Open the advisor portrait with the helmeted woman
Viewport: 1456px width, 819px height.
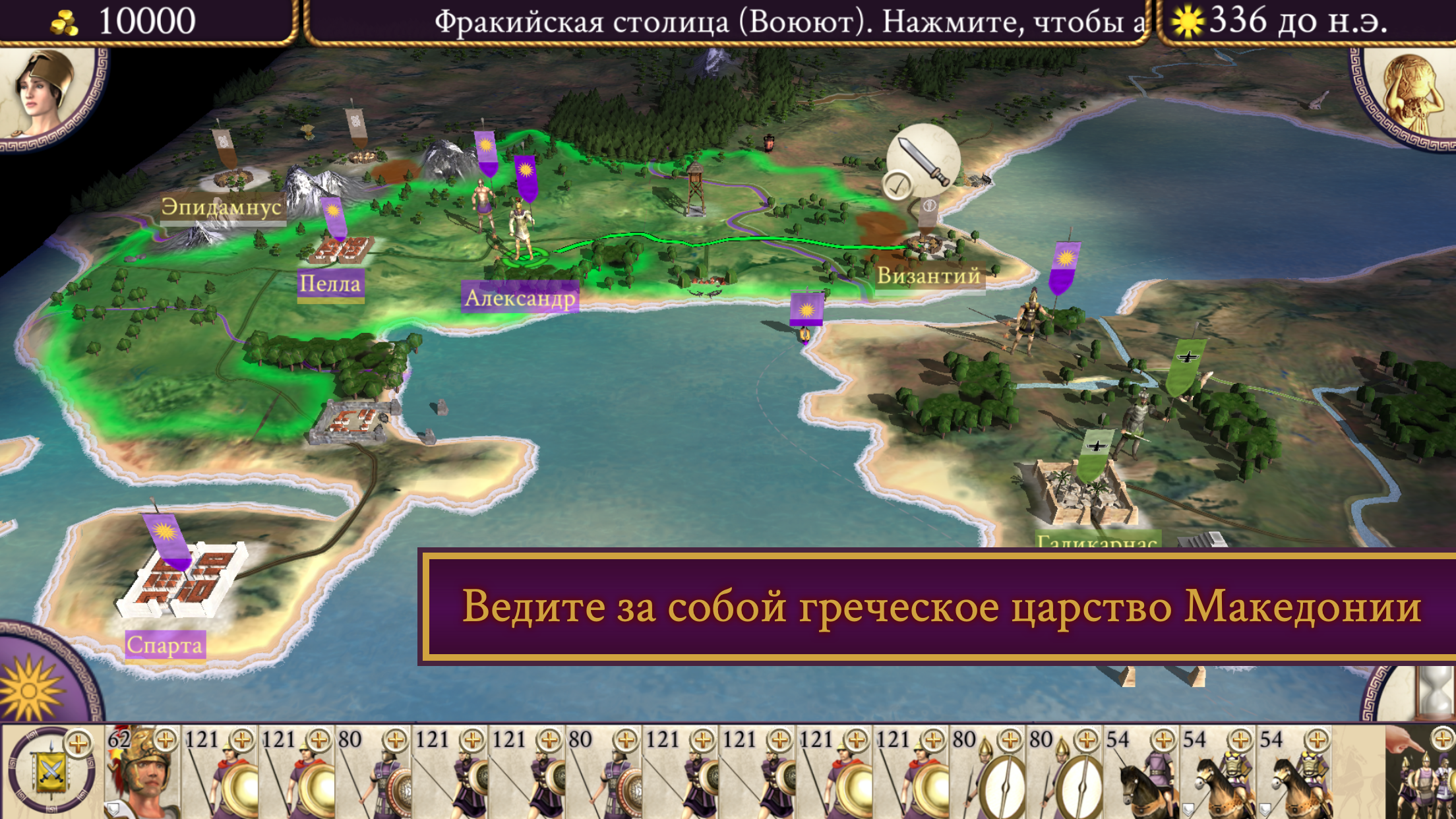[46, 89]
